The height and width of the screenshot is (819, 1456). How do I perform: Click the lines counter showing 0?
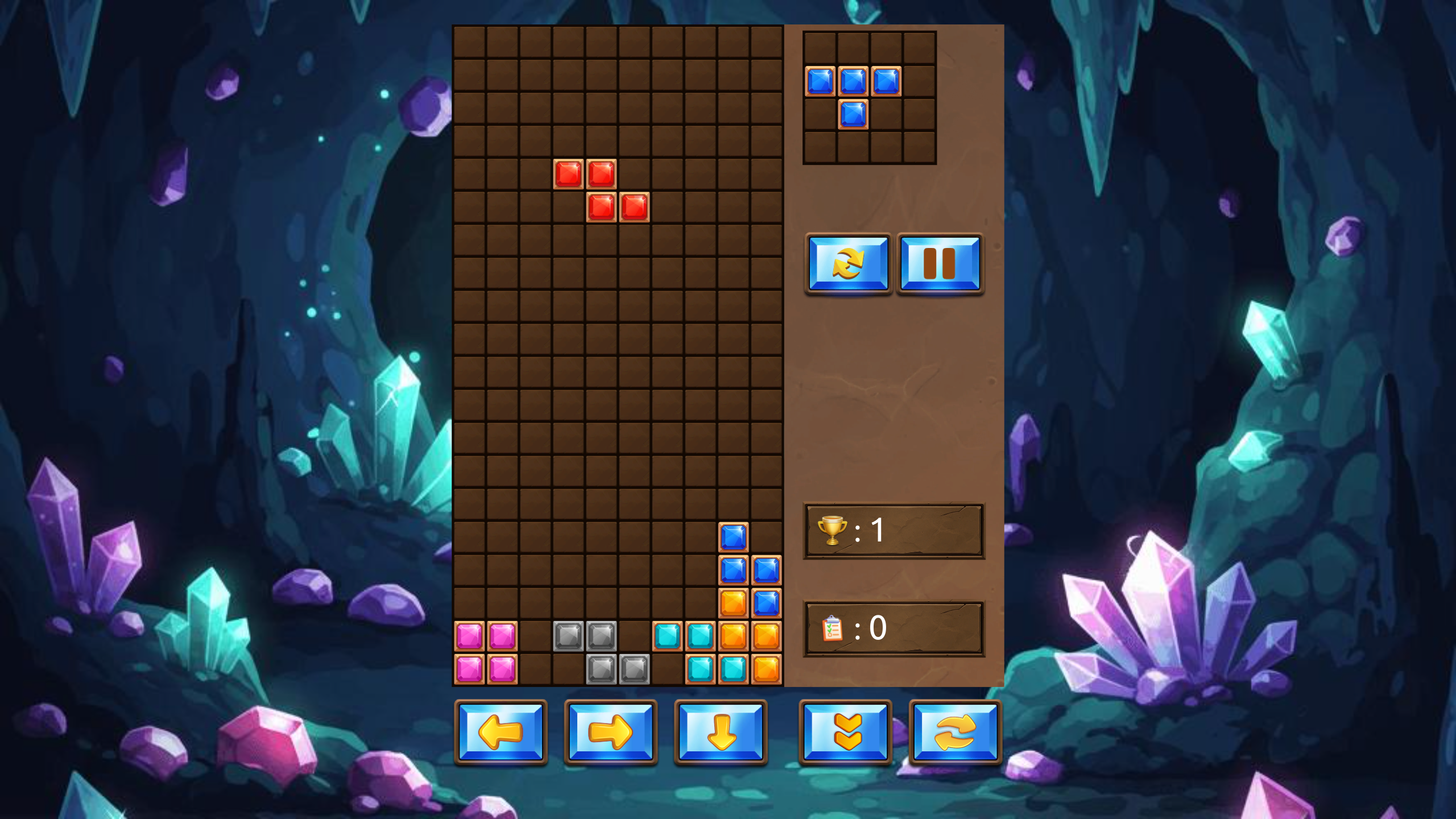pyautogui.click(x=879, y=628)
